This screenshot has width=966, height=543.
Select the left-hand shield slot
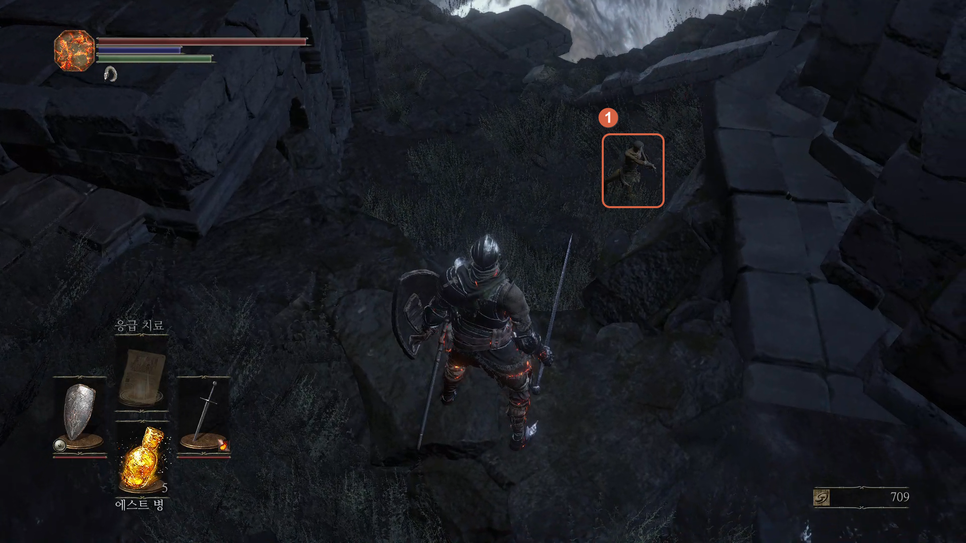tap(80, 417)
